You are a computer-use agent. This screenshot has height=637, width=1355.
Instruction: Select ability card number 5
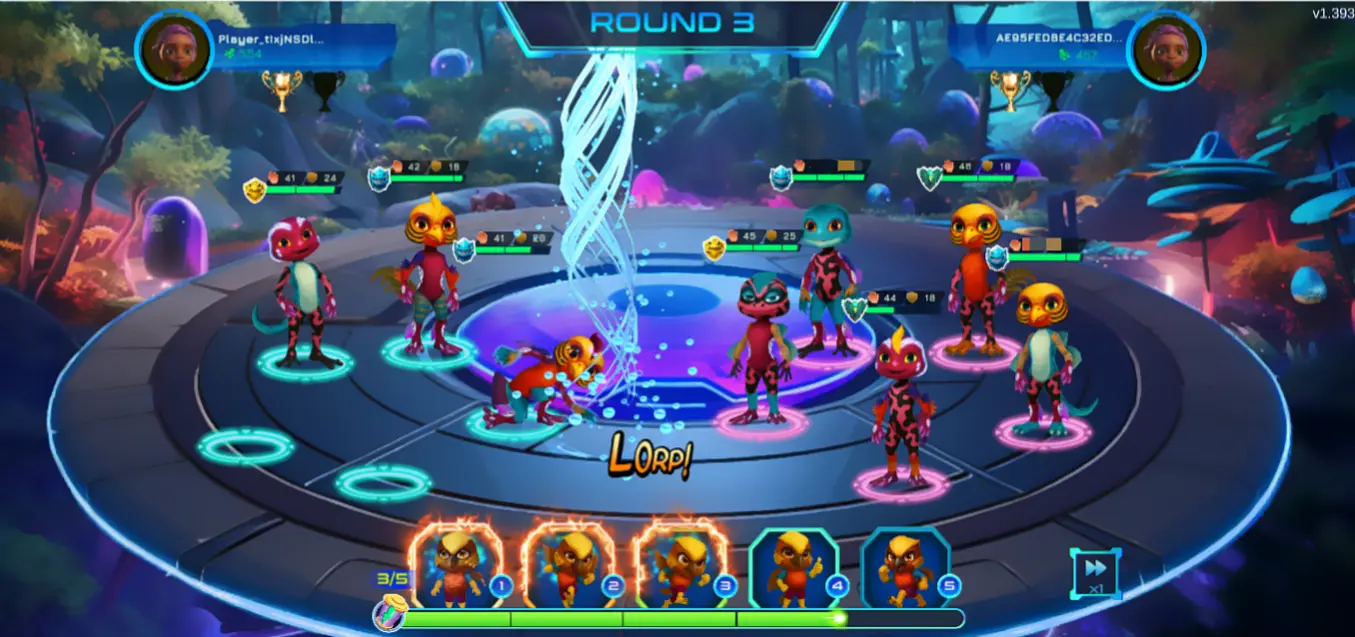point(906,567)
